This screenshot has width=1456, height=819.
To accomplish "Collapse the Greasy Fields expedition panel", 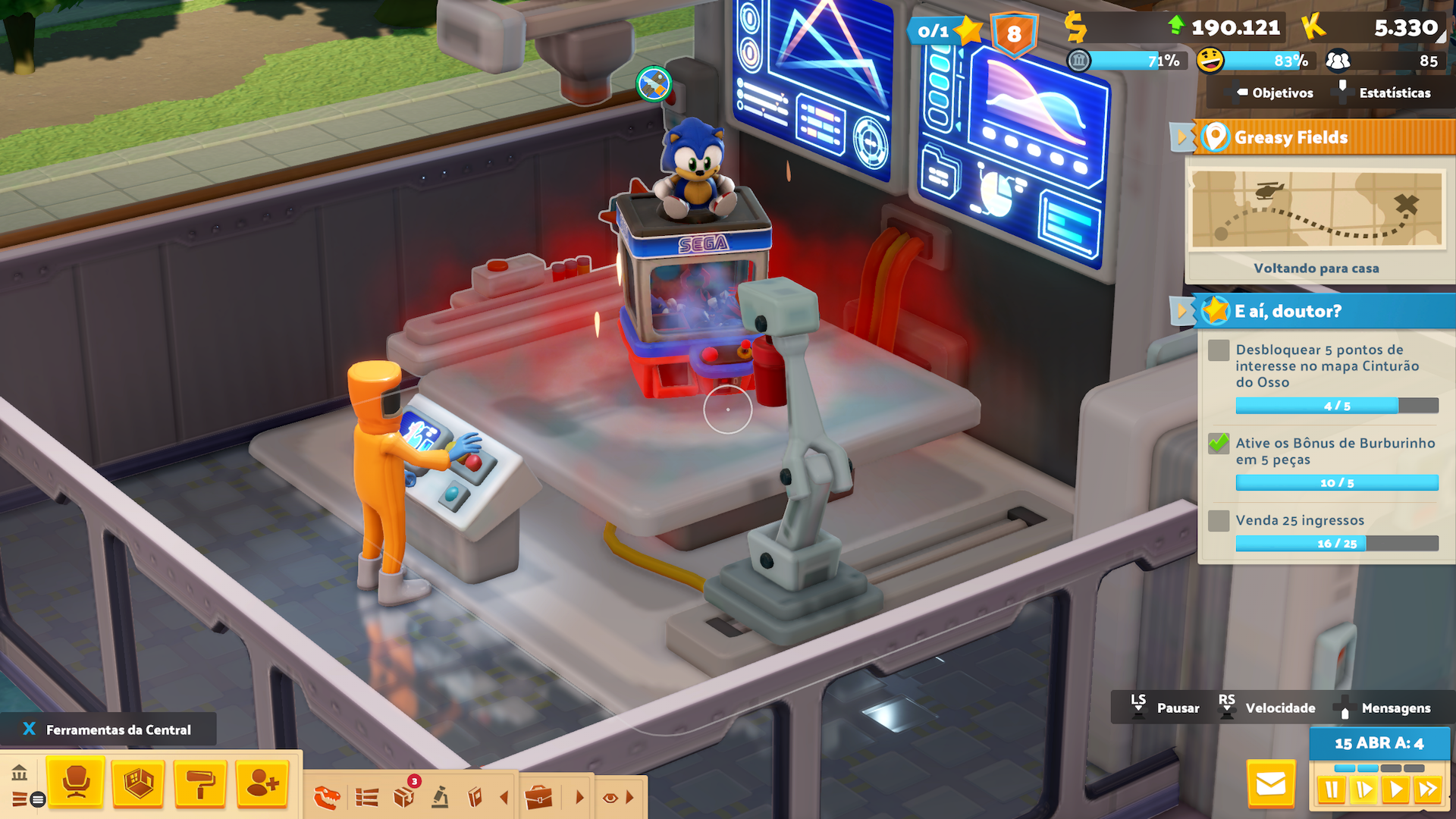I will pos(1180,137).
